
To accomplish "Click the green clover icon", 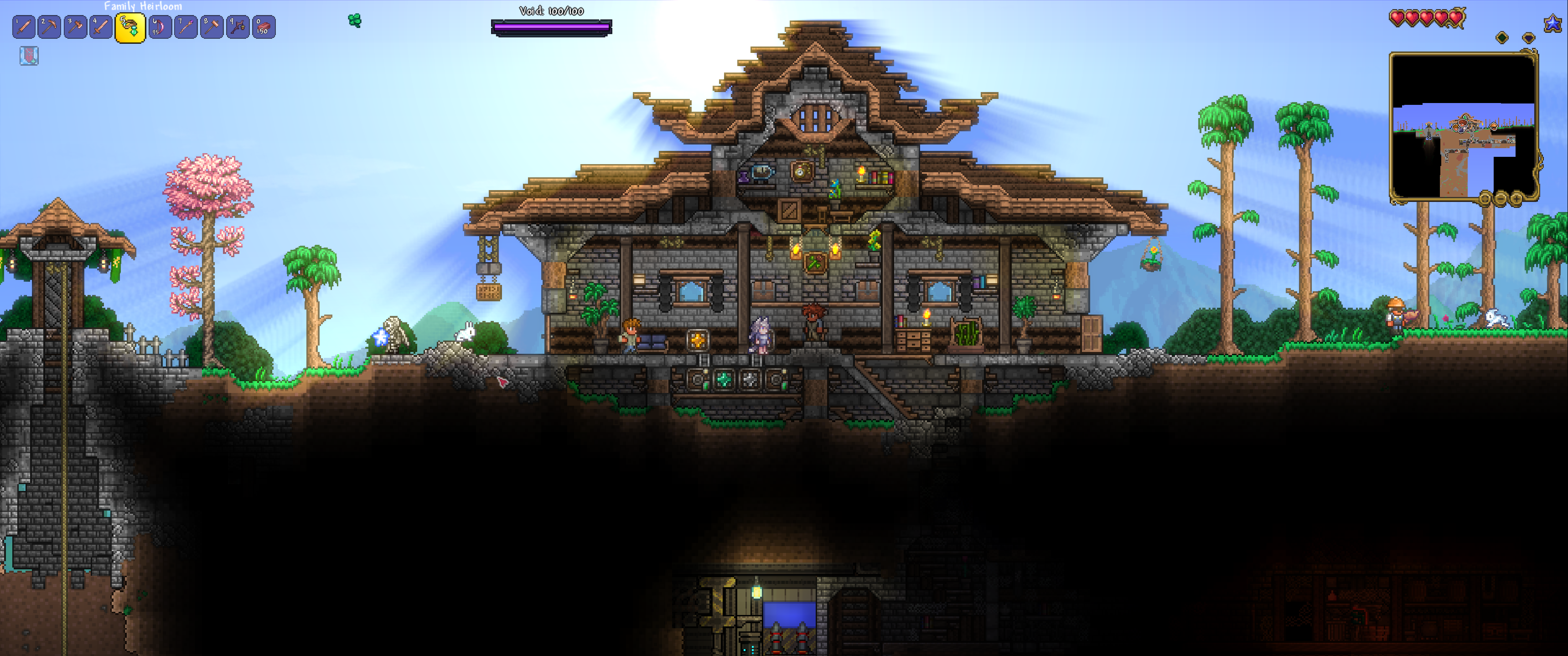I will click(x=355, y=21).
